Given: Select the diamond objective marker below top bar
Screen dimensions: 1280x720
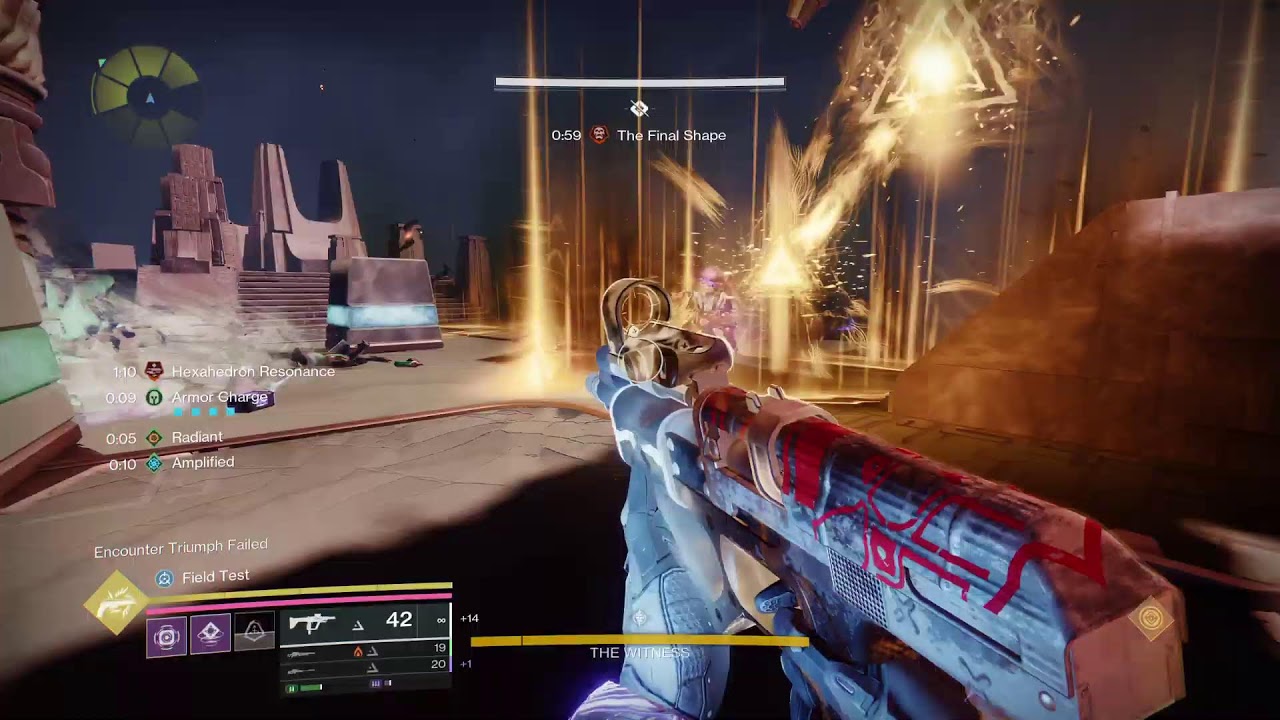Looking at the screenshot, I should (639, 108).
